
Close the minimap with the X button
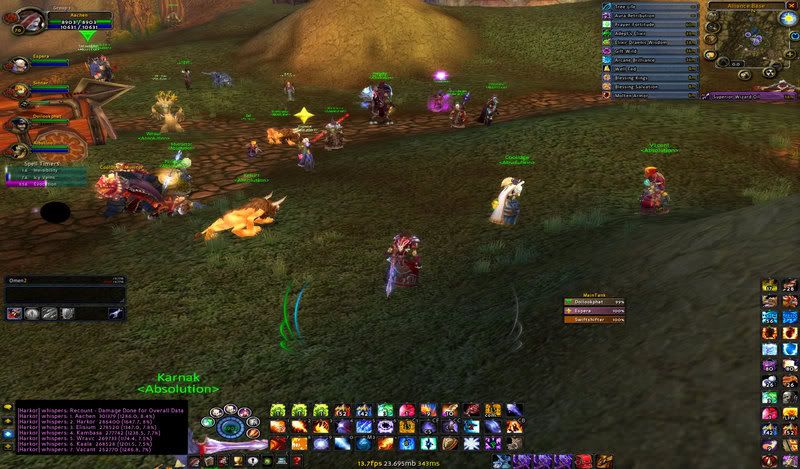coord(794,6)
